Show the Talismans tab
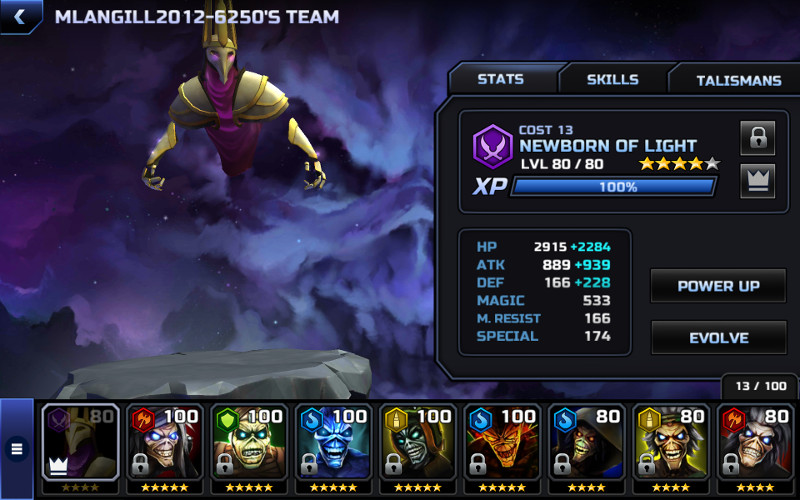800x500 pixels. (x=738, y=80)
